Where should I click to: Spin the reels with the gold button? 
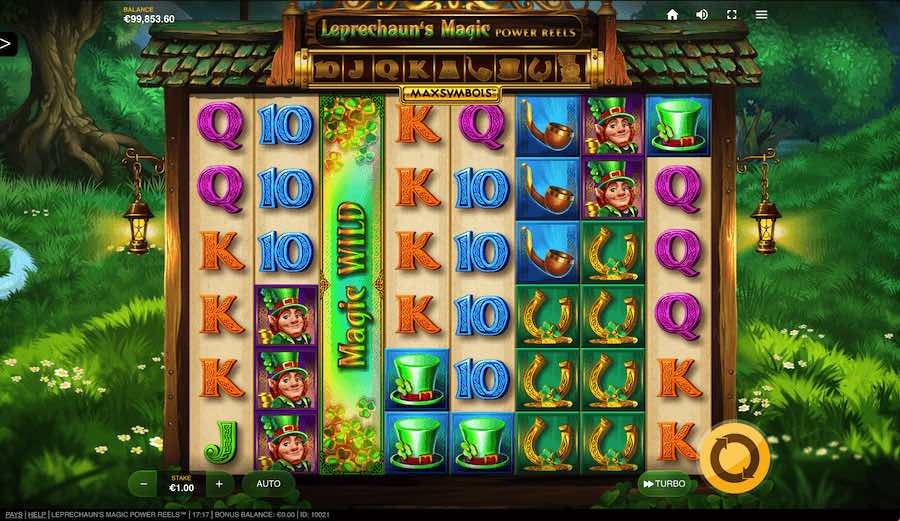[x=734, y=459]
